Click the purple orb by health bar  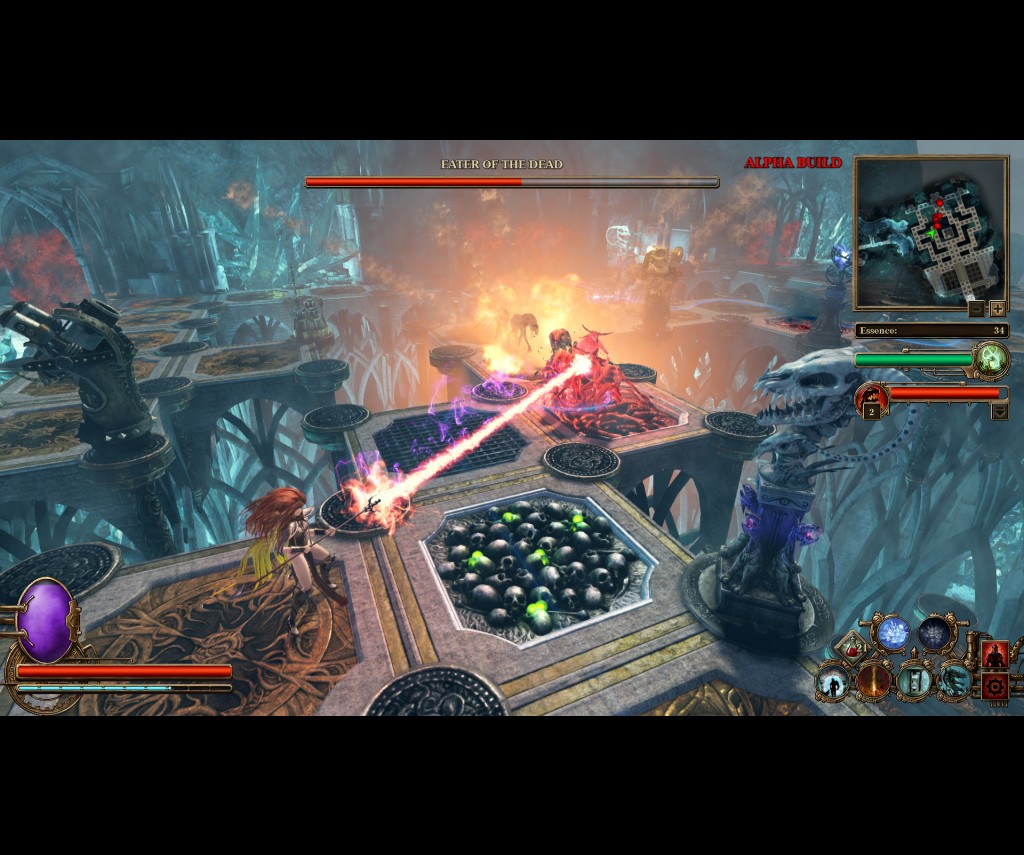pos(46,621)
